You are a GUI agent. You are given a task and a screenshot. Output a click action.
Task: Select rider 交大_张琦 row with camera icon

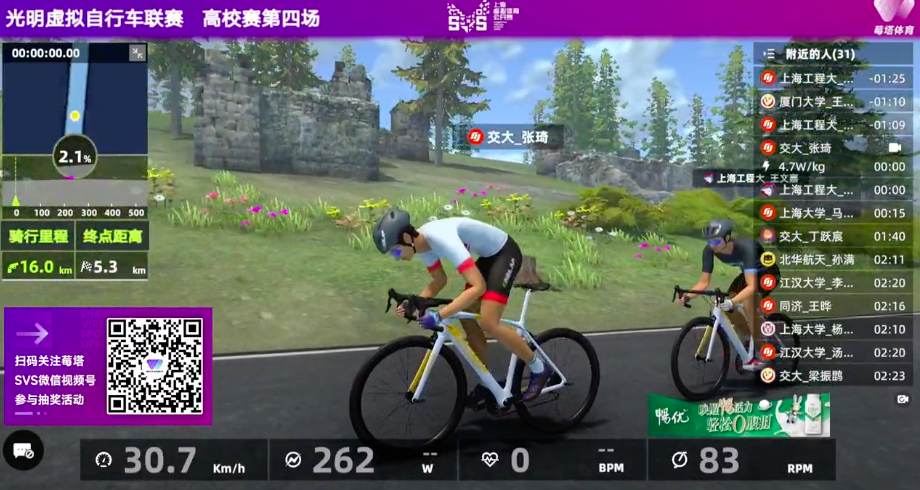pos(817,147)
